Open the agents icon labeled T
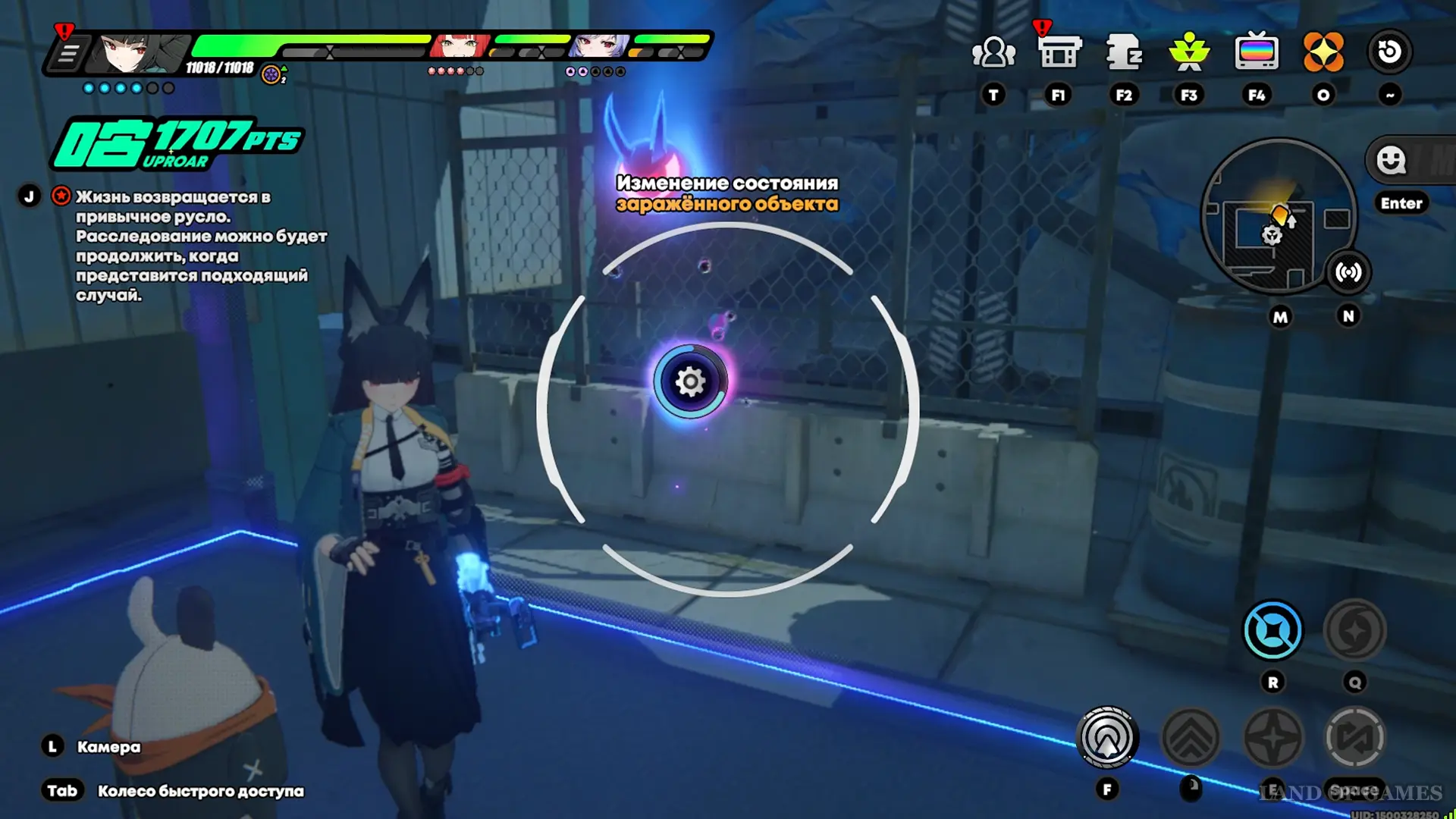1456x819 pixels. click(x=993, y=53)
